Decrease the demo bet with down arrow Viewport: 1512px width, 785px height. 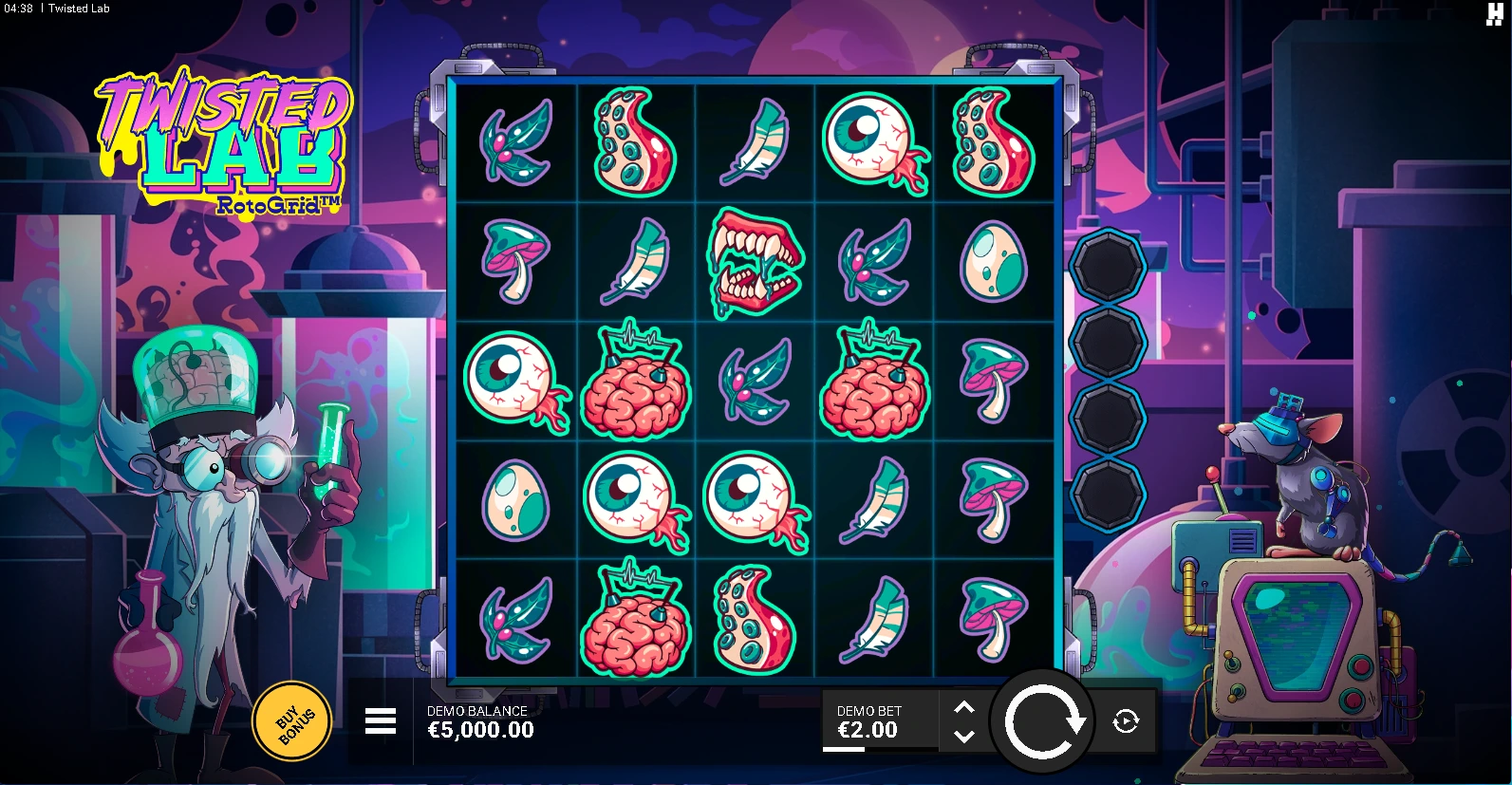pos(963,736)
